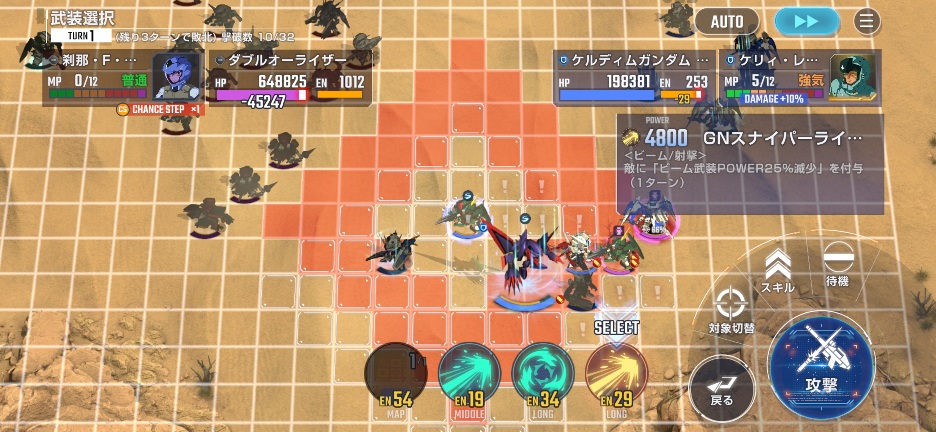Choose 待機 to put the unit on standby
Screen dimensions: 936x432
tap(837, 265)
